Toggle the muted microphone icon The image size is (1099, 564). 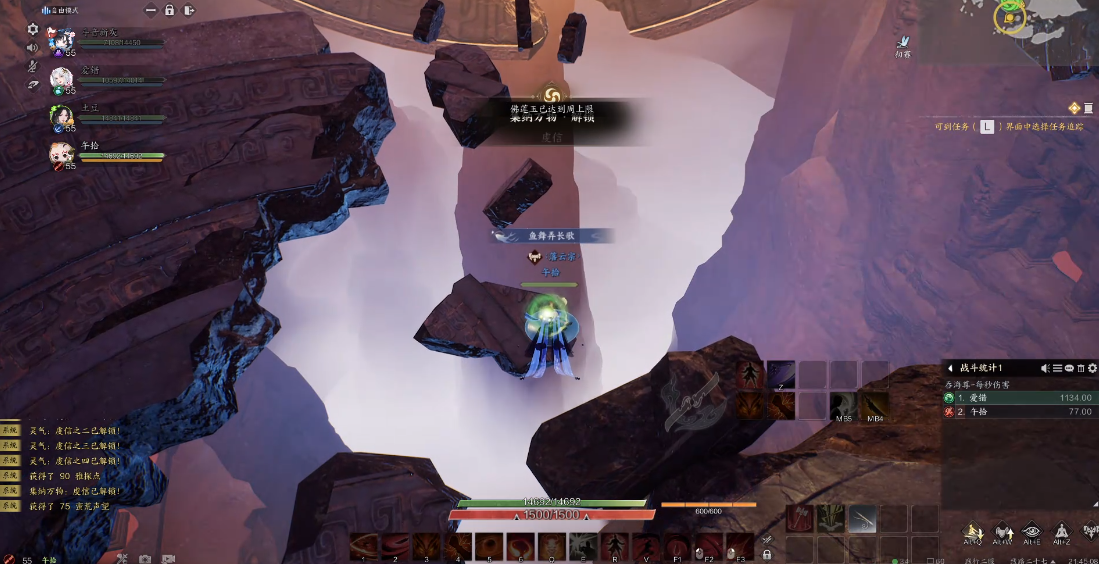click(x=32, y=66)
